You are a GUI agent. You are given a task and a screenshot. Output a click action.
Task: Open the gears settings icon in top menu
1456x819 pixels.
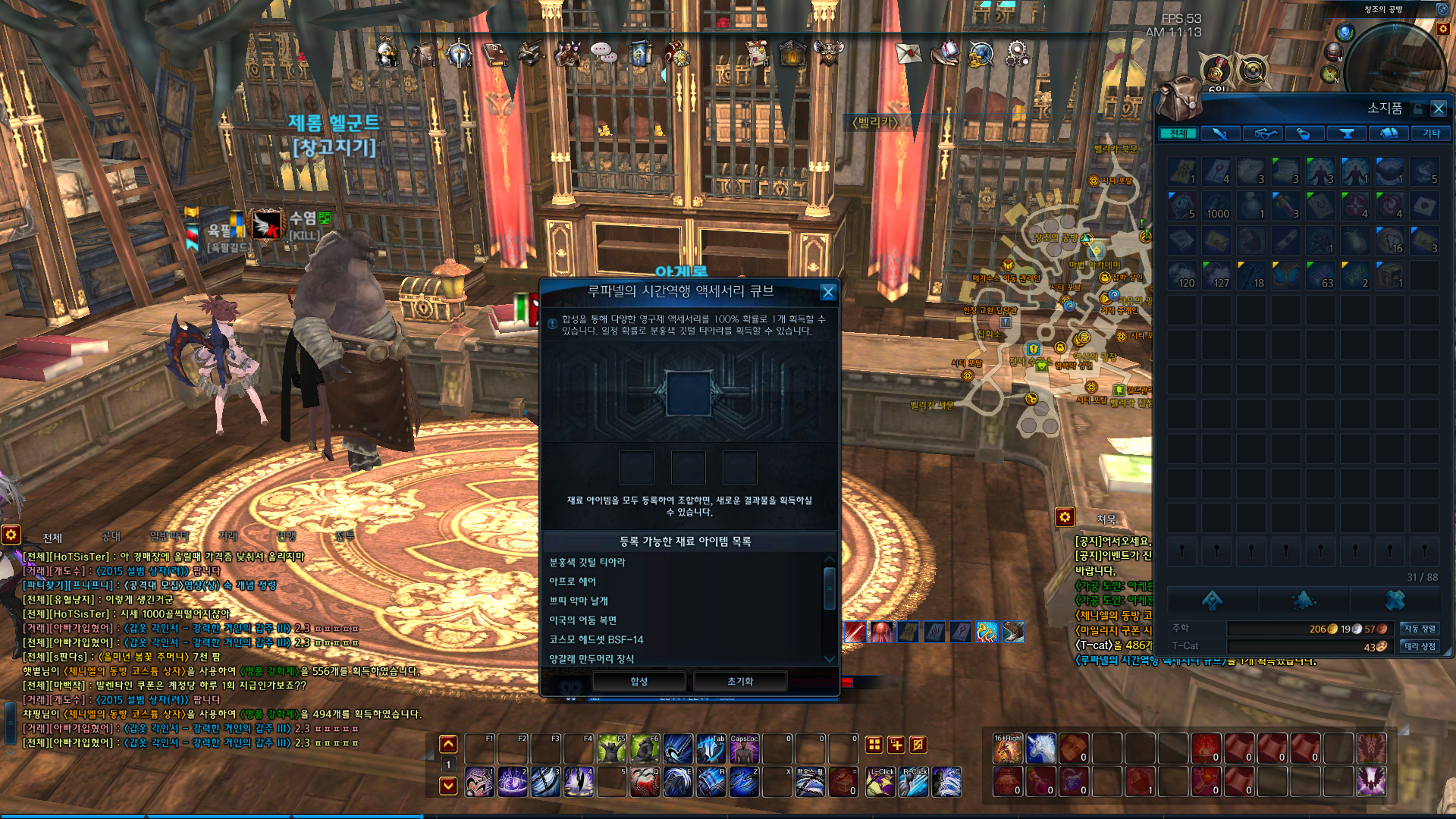1017,53
